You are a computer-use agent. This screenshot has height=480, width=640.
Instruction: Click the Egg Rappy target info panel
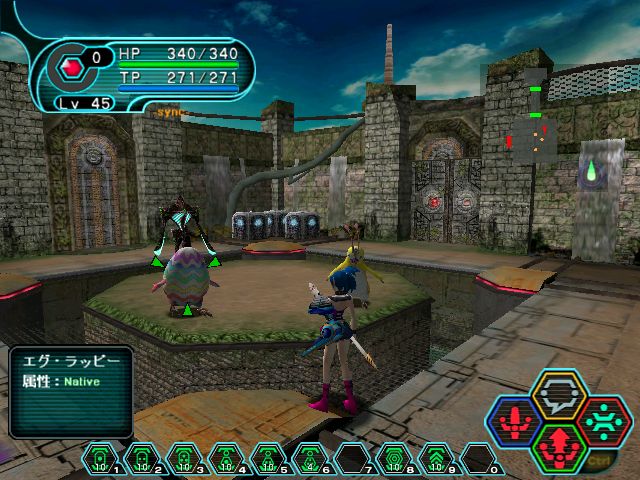click(71, 390)
